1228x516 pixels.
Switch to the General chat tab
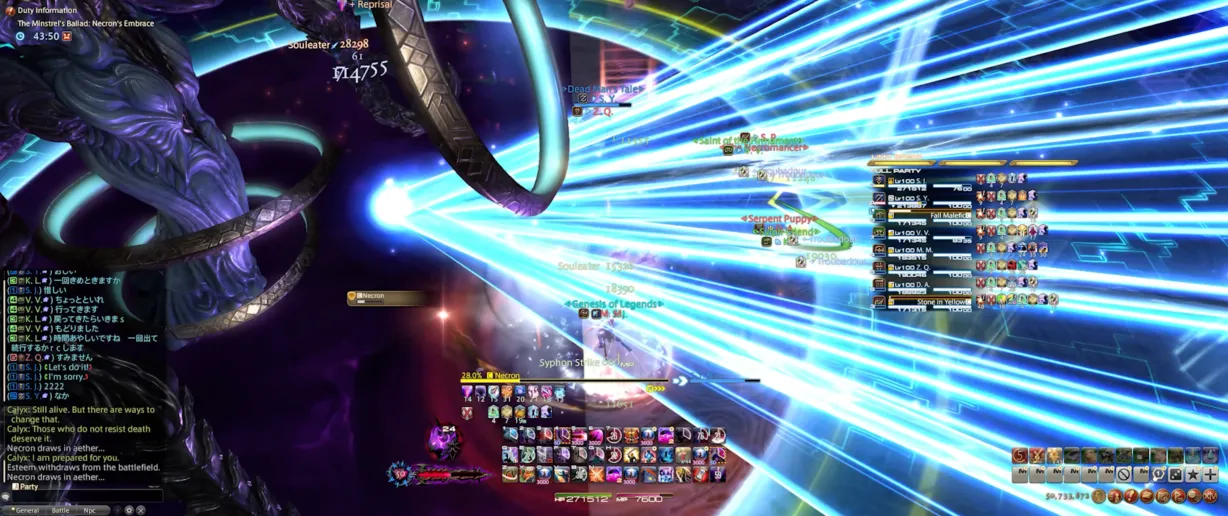(26, 510)
